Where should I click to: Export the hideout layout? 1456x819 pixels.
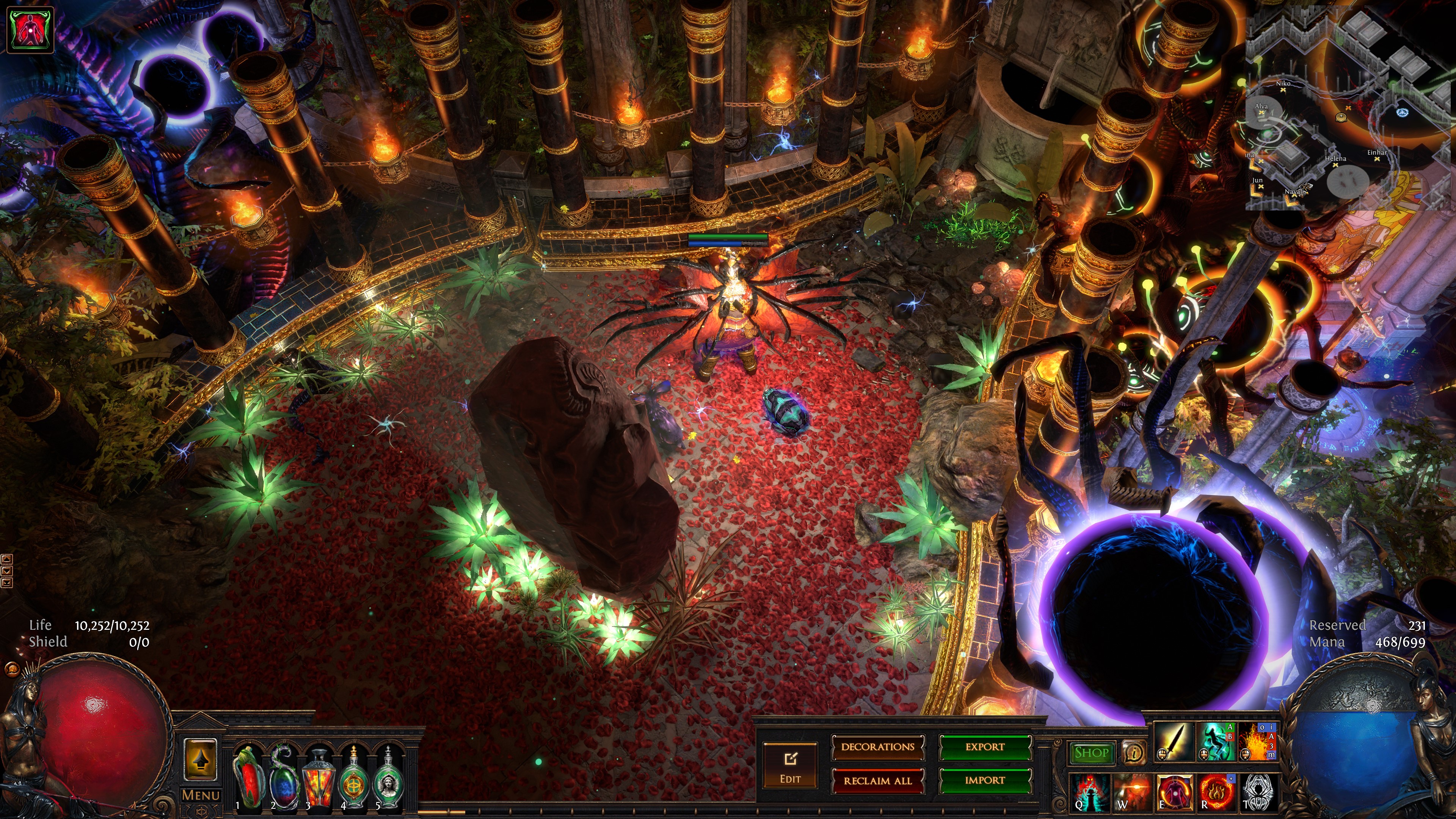coord(985,747)
